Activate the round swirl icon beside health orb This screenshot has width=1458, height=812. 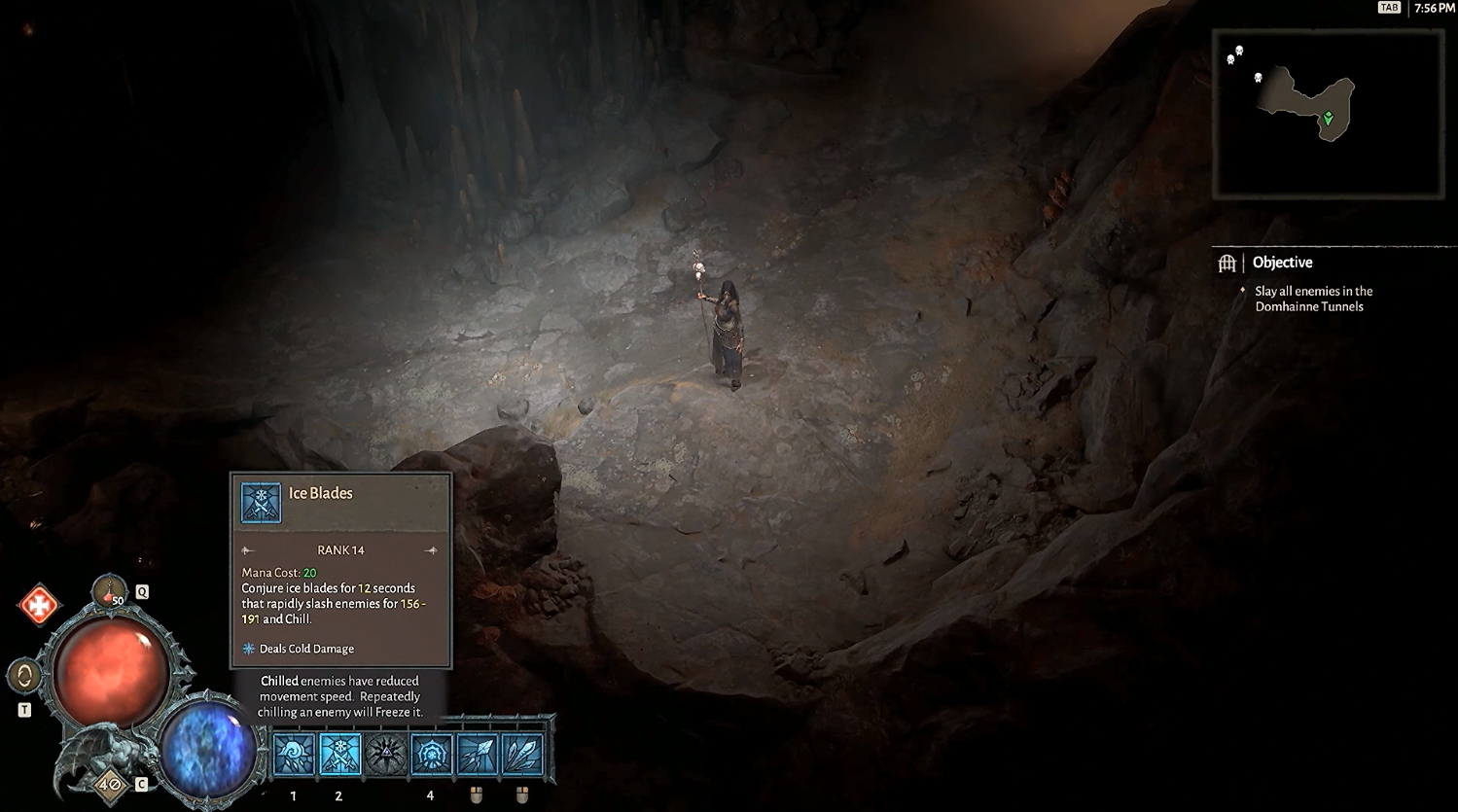pos(24,675)
